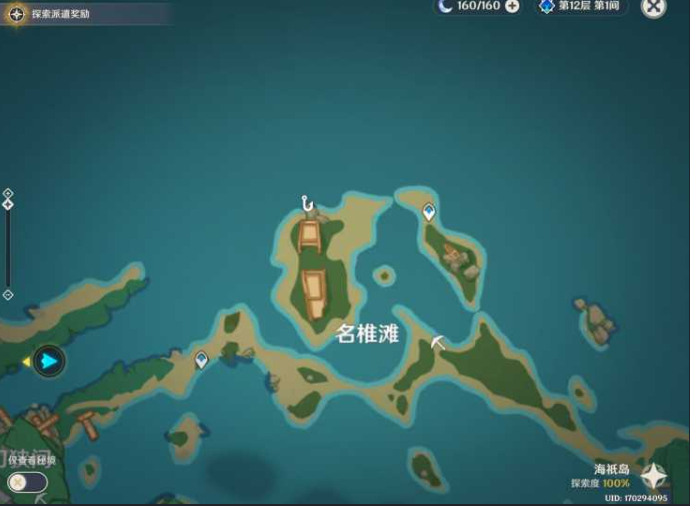Select the teleport waypoint on the western sandbar
Viewport: 690px width, 506px height.
pos(202,359)
